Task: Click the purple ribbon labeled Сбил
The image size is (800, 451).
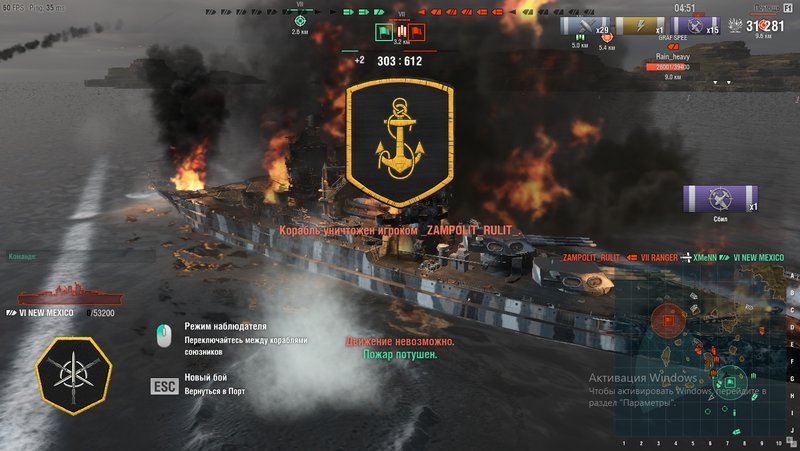Action: pyautogui.click(x=720, y=198)
